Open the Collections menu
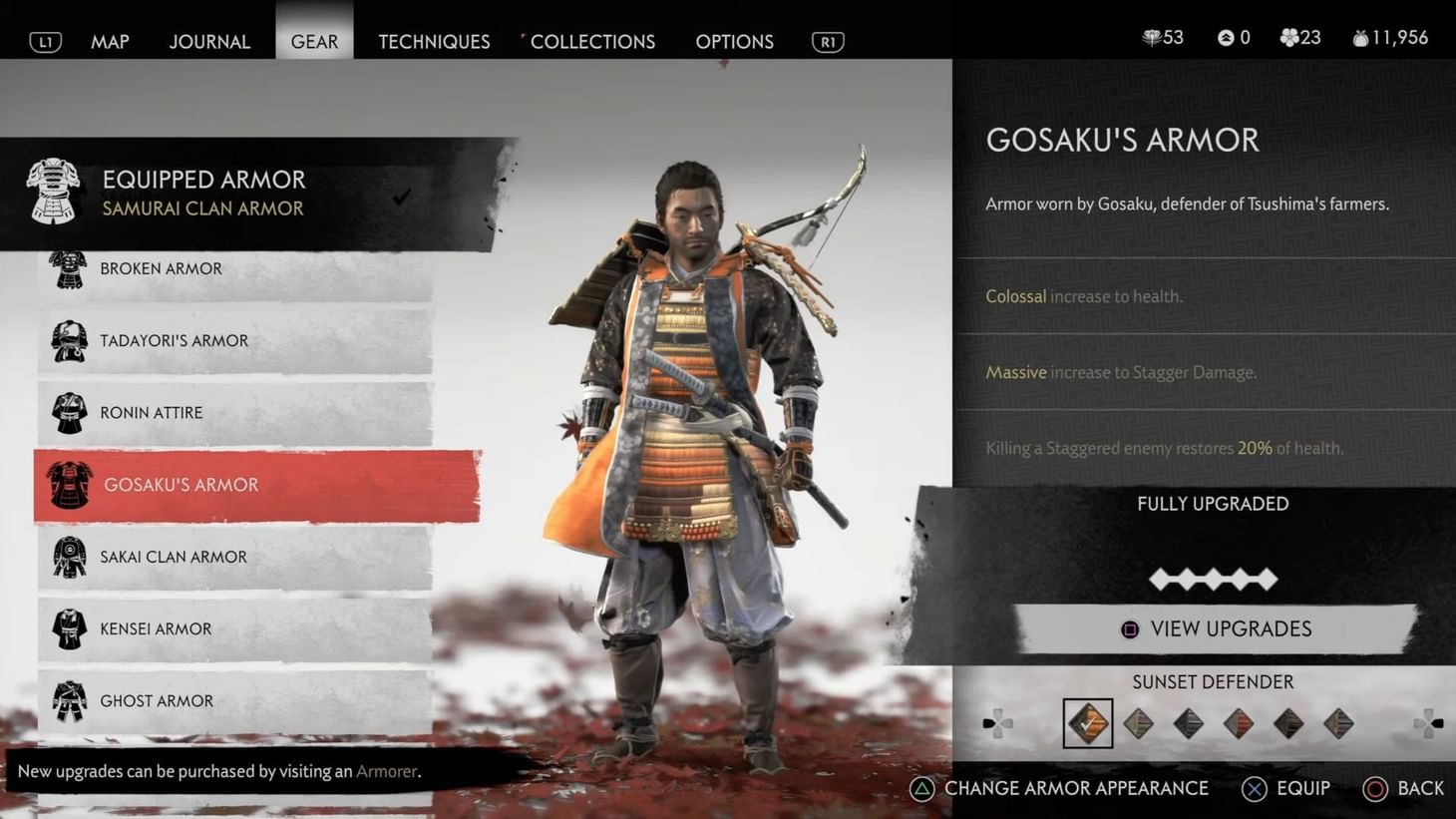Viewport: 1456px width, 819px height. pos(592,41)
